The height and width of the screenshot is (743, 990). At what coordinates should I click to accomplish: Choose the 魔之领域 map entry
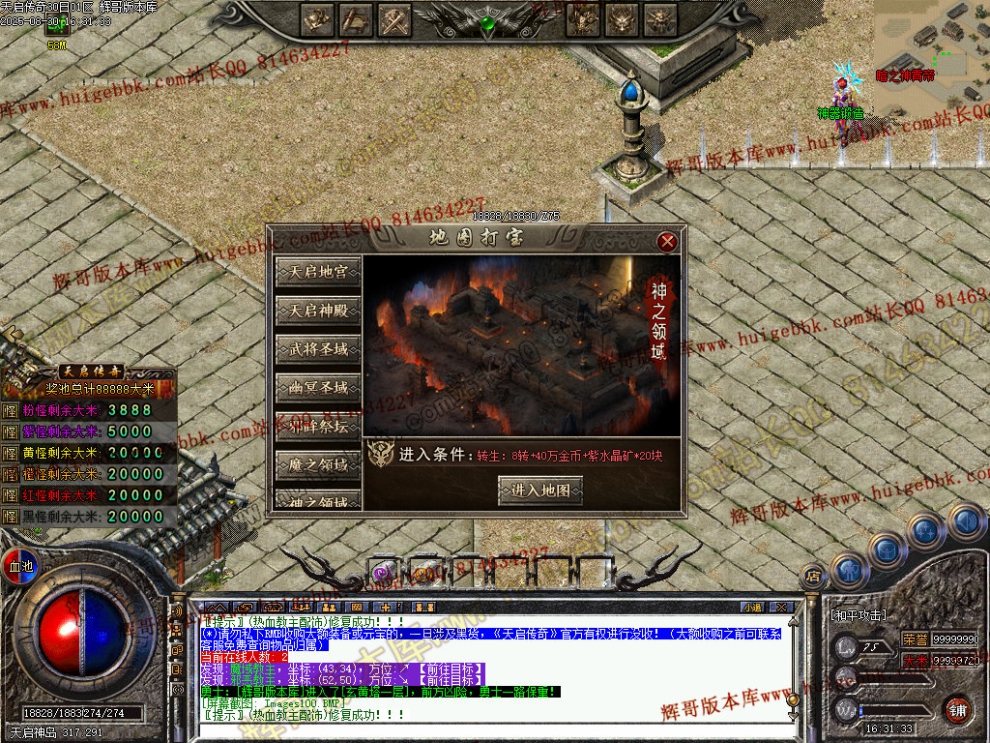[x=318, y=465]
